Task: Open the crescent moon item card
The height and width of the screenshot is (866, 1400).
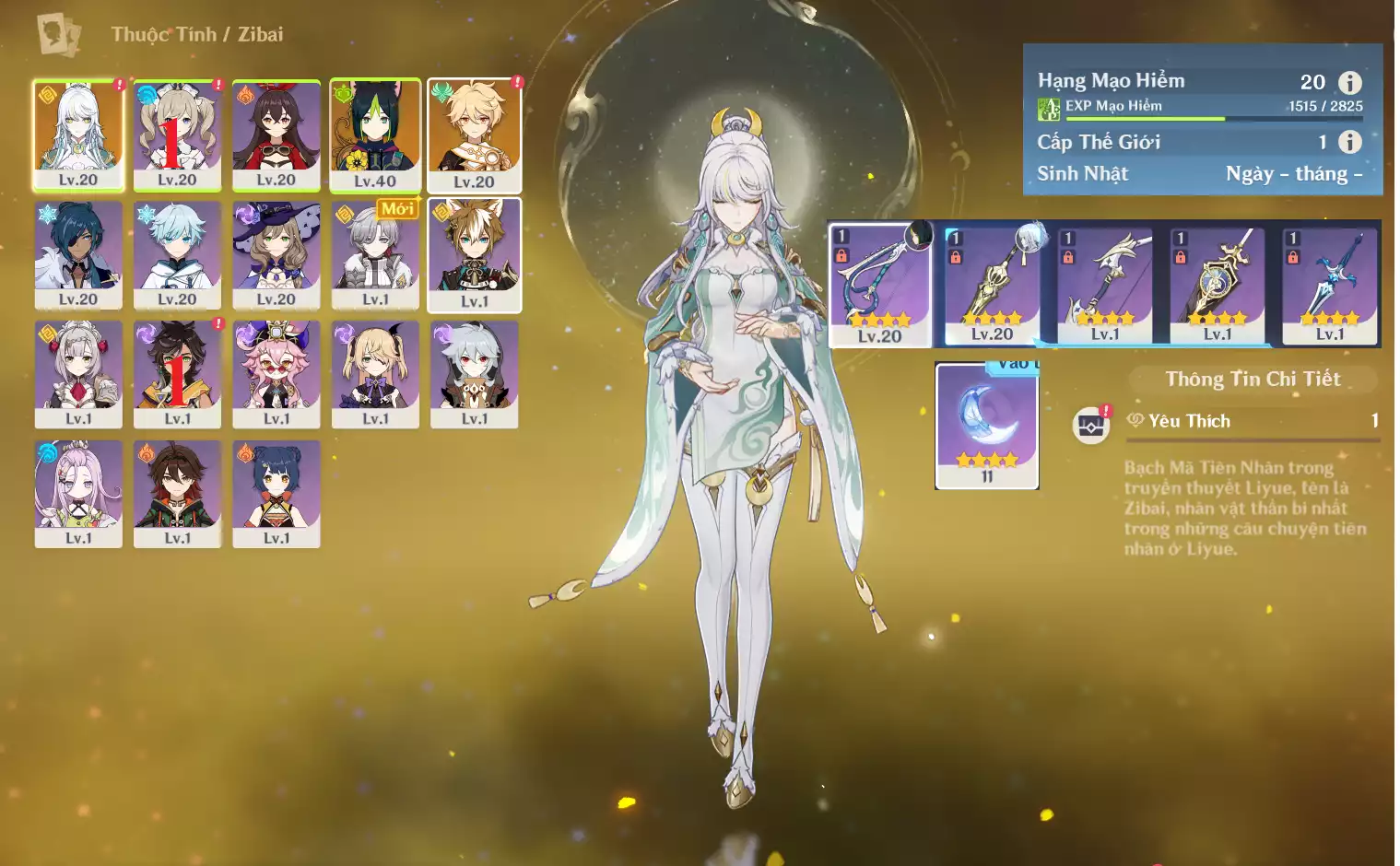Action: point(987,424)
